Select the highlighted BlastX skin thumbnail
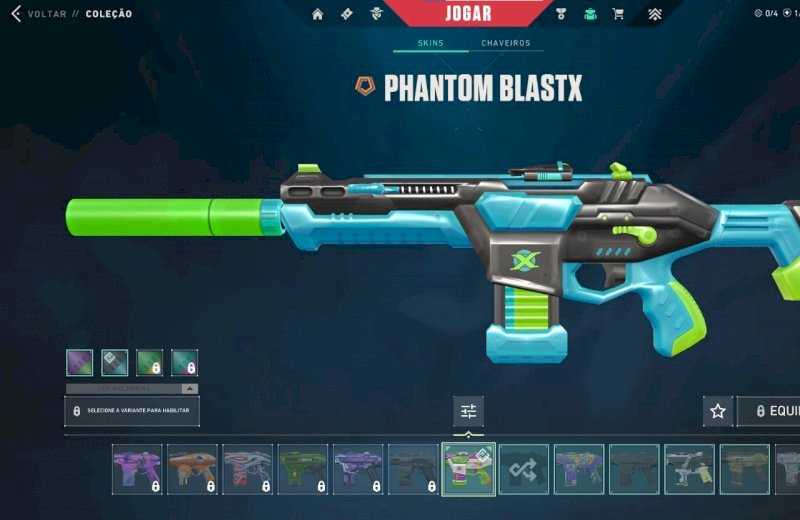 468,469
